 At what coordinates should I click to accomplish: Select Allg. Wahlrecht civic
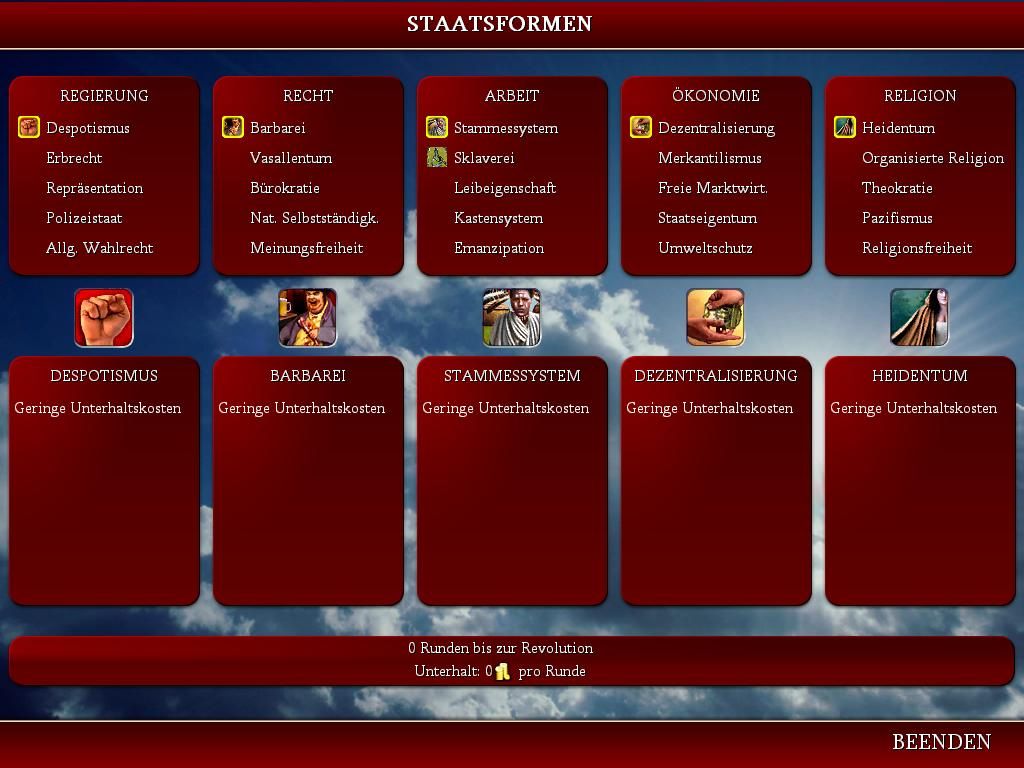coord(99,248)
